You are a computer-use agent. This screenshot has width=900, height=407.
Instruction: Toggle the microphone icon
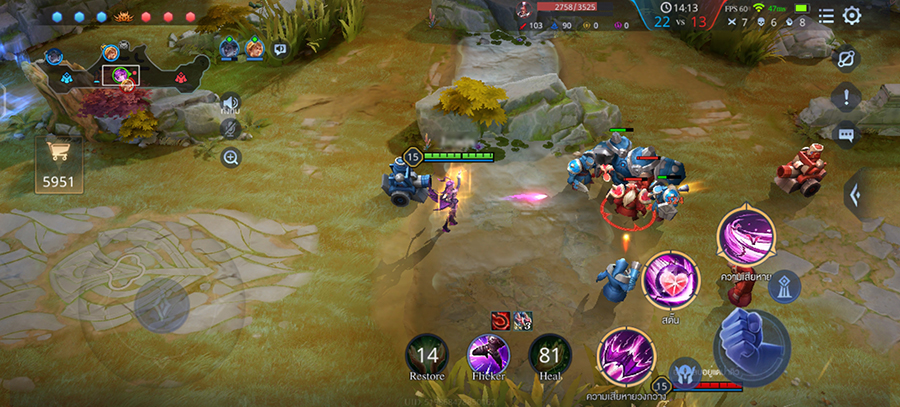coord(231,129)
